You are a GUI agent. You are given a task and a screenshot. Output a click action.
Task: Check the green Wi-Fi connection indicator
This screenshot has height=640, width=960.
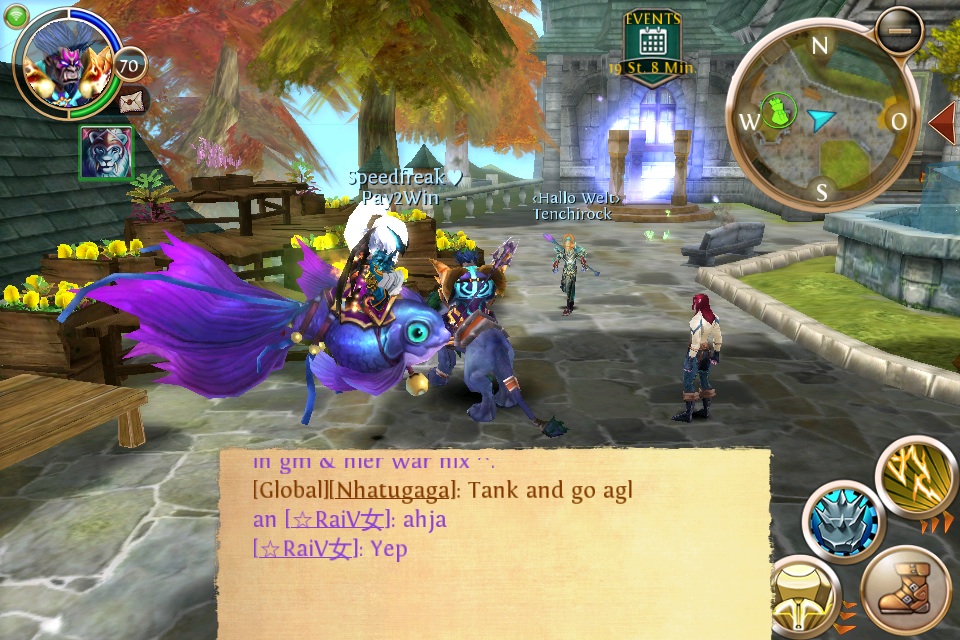click(x=16, y=15)
